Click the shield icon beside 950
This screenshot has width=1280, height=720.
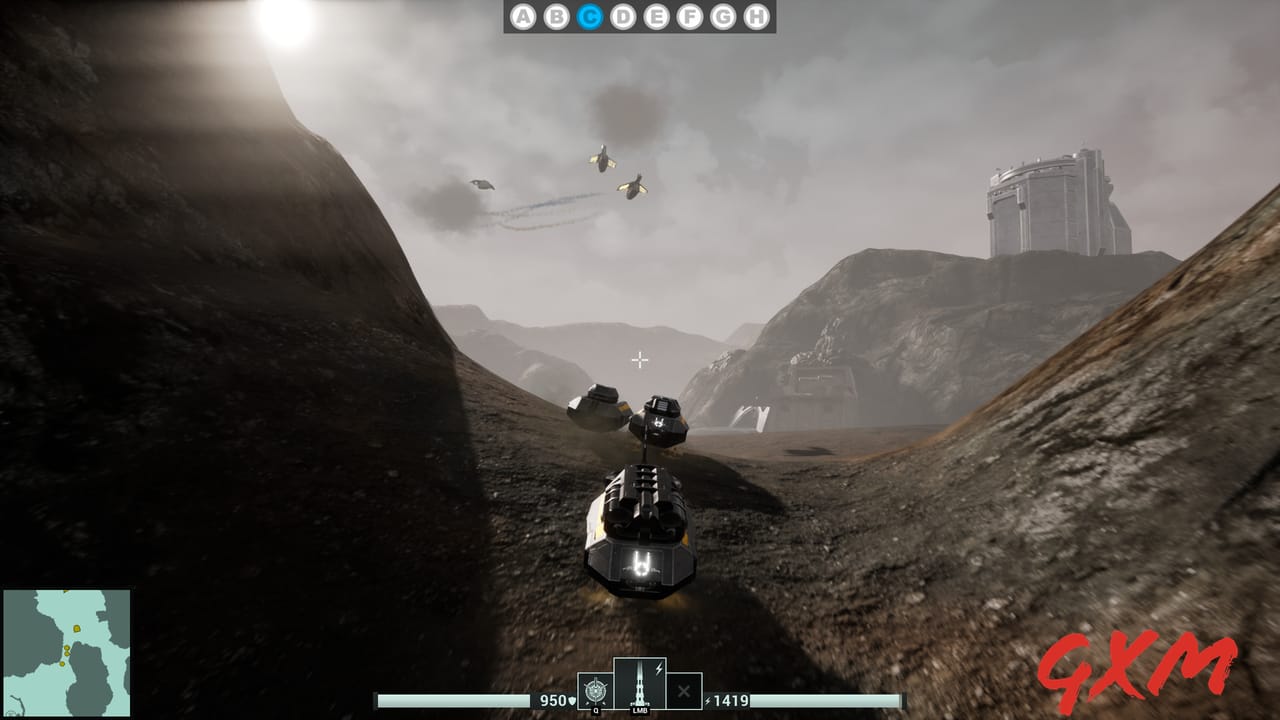click(571, 700)
